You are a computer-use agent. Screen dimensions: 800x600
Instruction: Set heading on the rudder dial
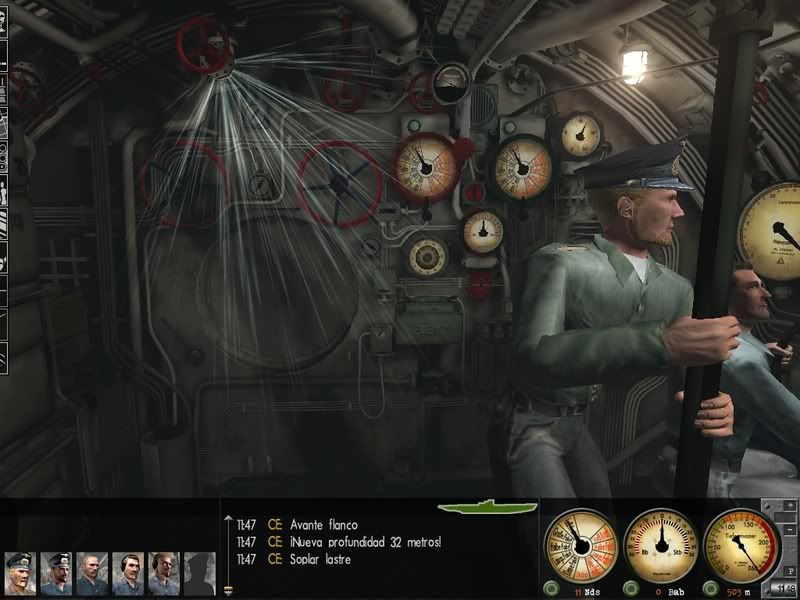[x=660, y=545]
